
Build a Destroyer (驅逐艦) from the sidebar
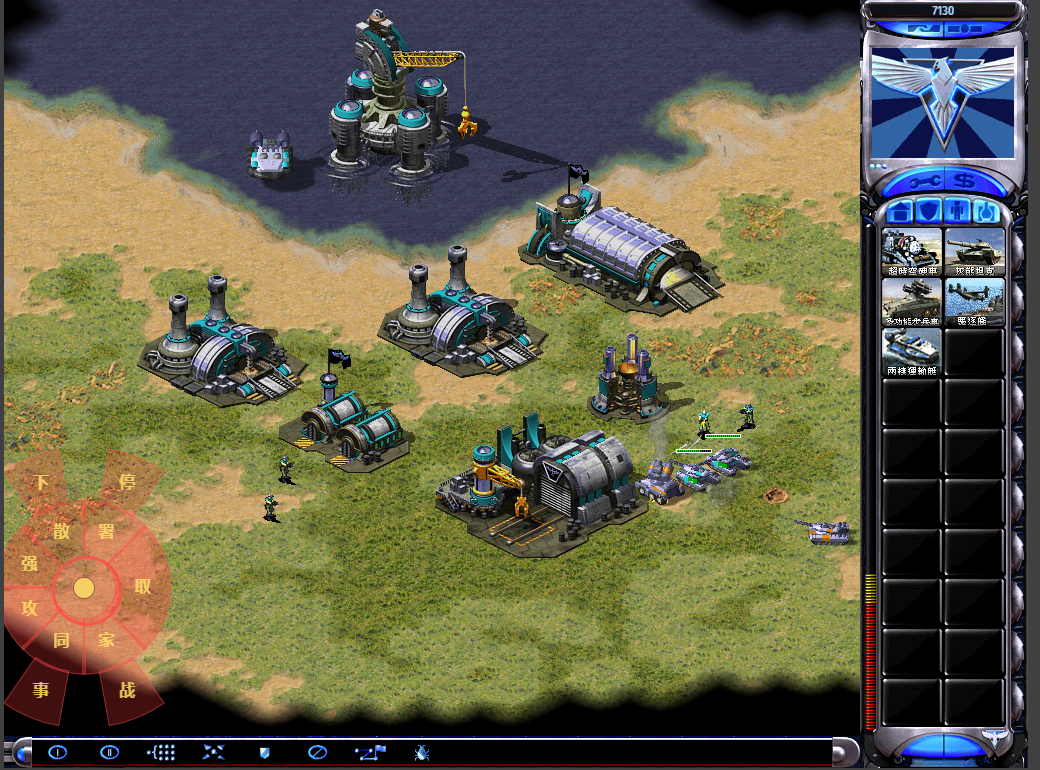(974, 301)
